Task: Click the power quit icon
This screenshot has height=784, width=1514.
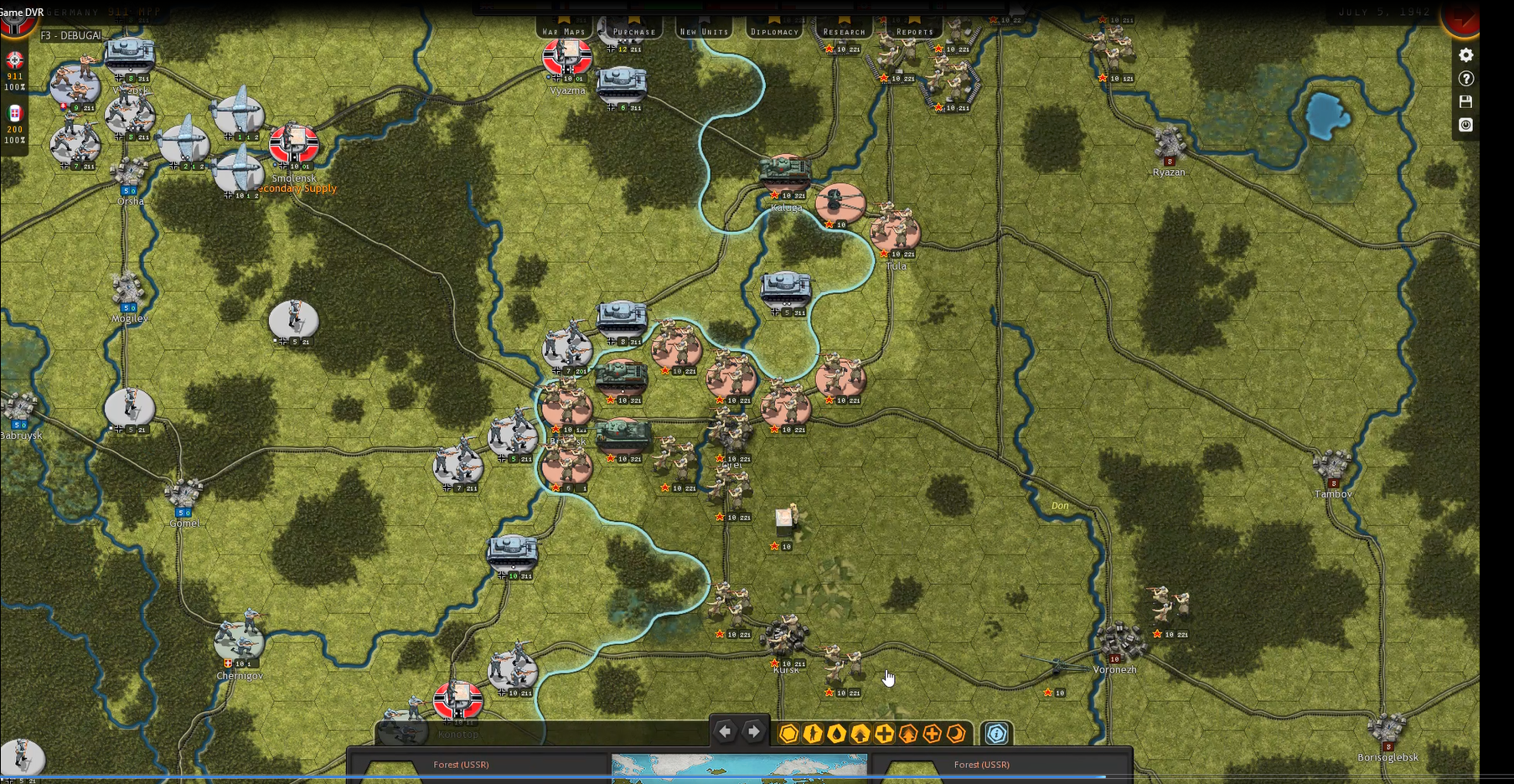Action: point(1465,125)
